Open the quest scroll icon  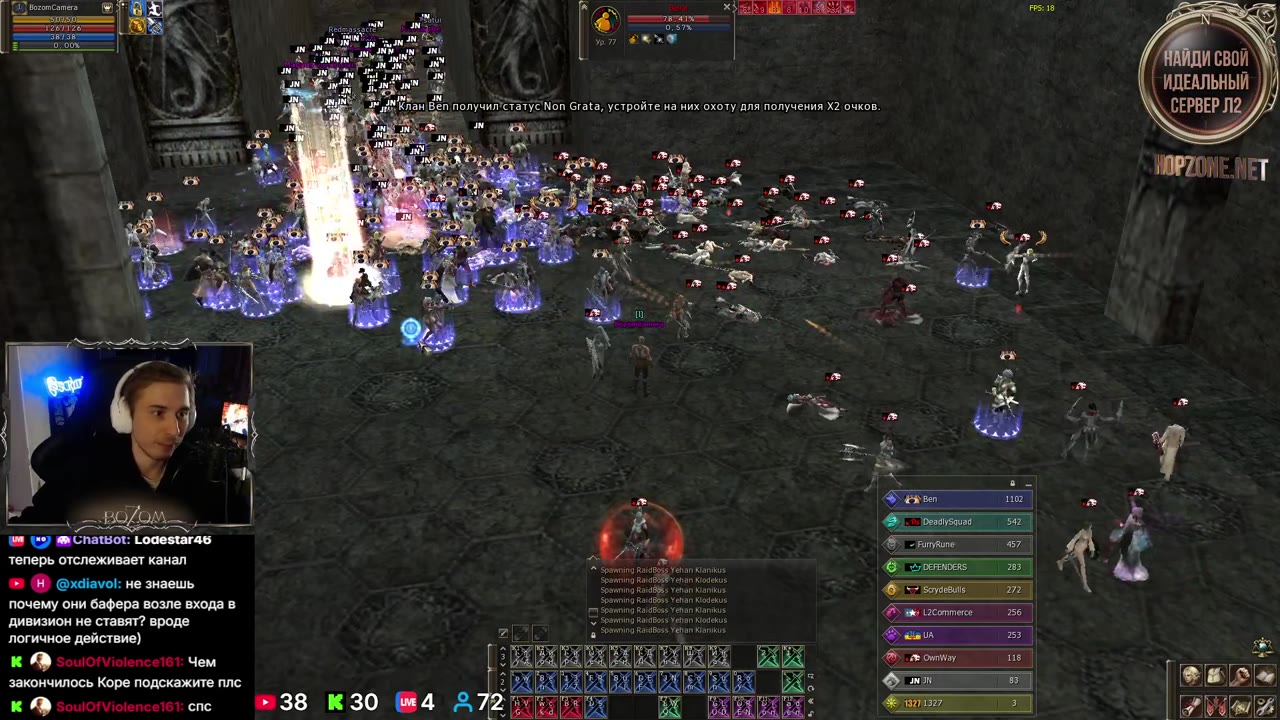point(1191,706)
